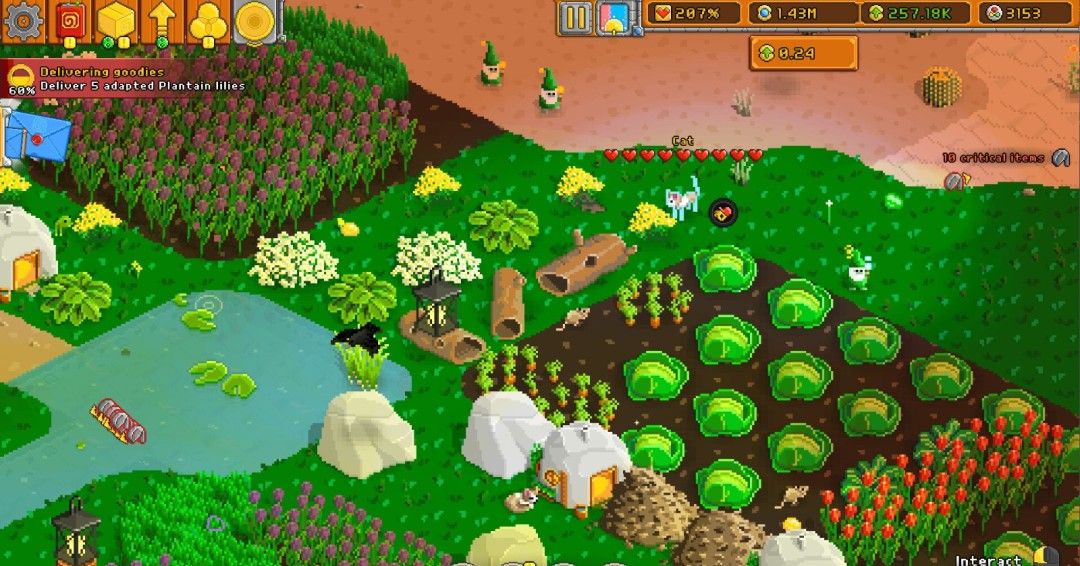Click the large gold coin button
The image size is (1080, 566).
(256, 20)
